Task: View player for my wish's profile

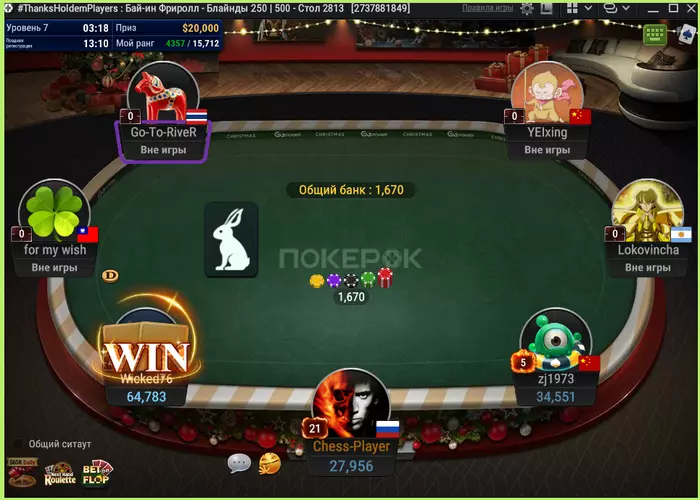Action: (55, 215)
